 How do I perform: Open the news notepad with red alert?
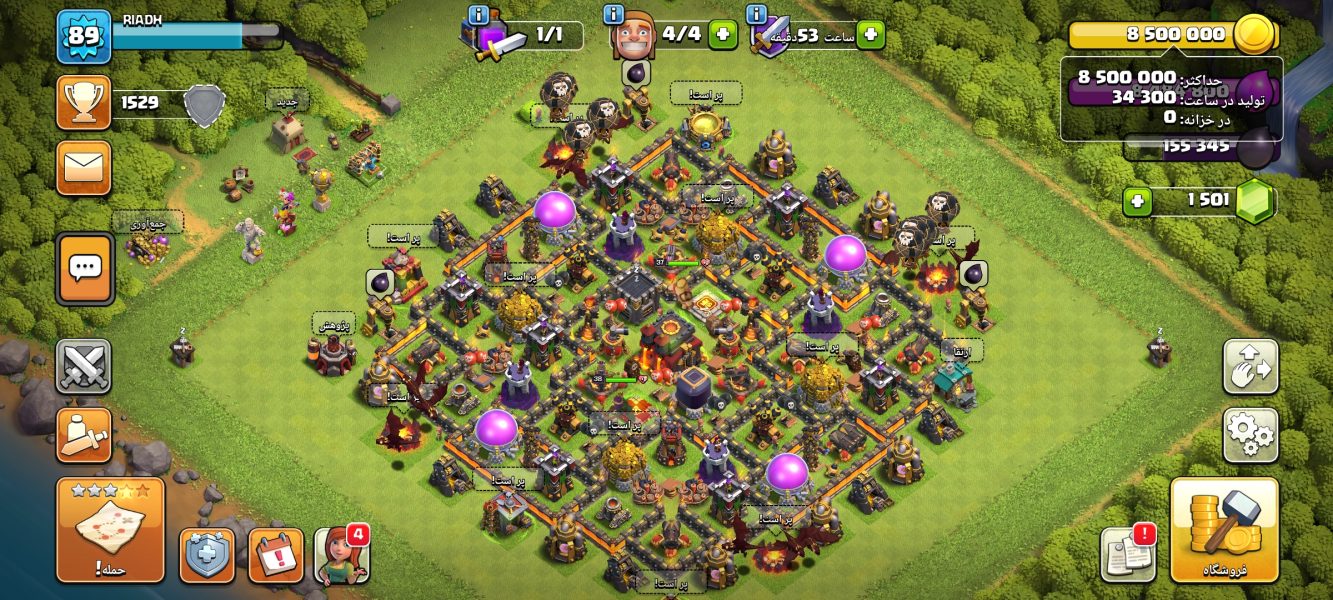click(1128, 553)
